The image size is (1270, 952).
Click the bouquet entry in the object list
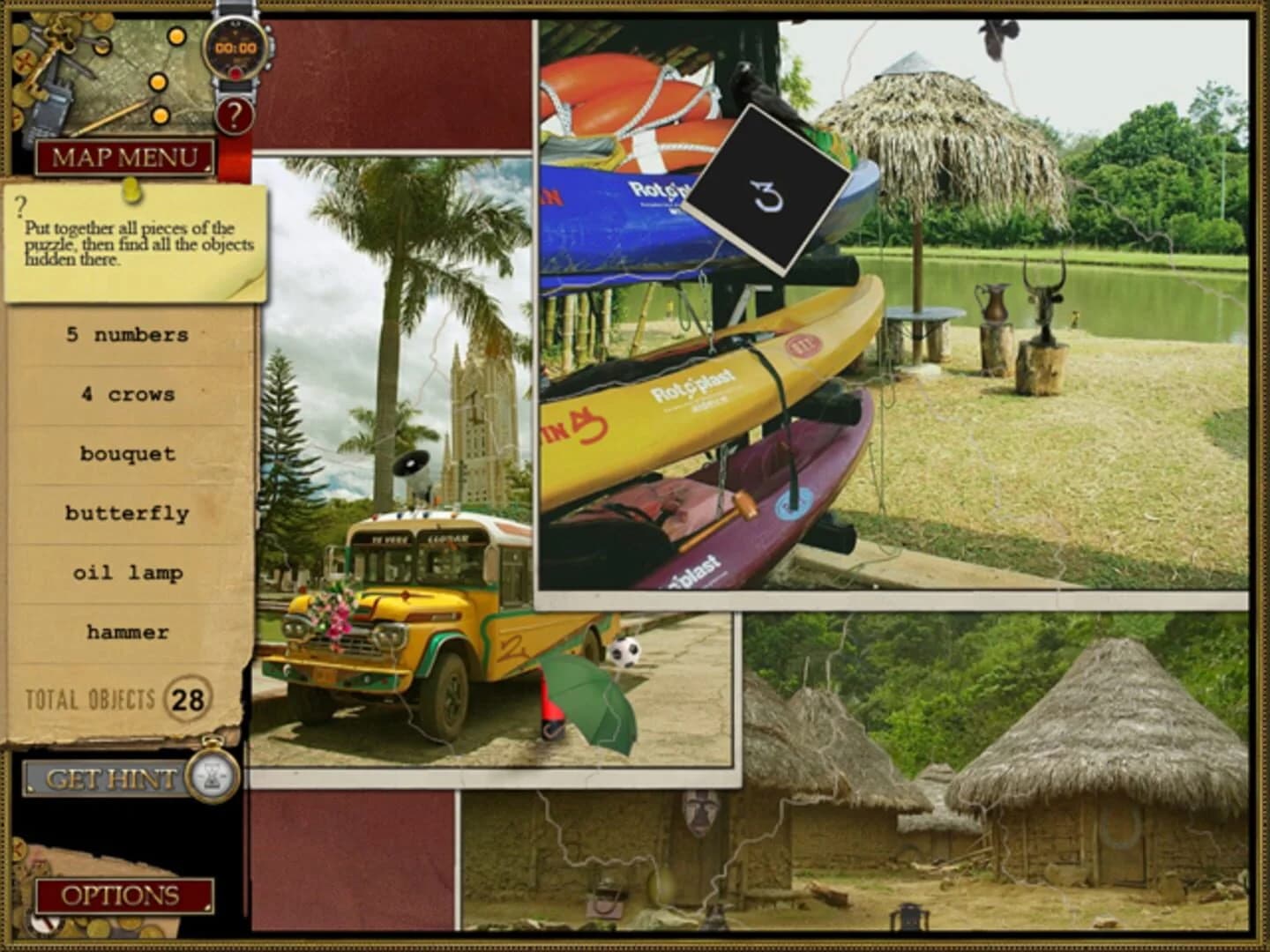click(x=126, y=453)
